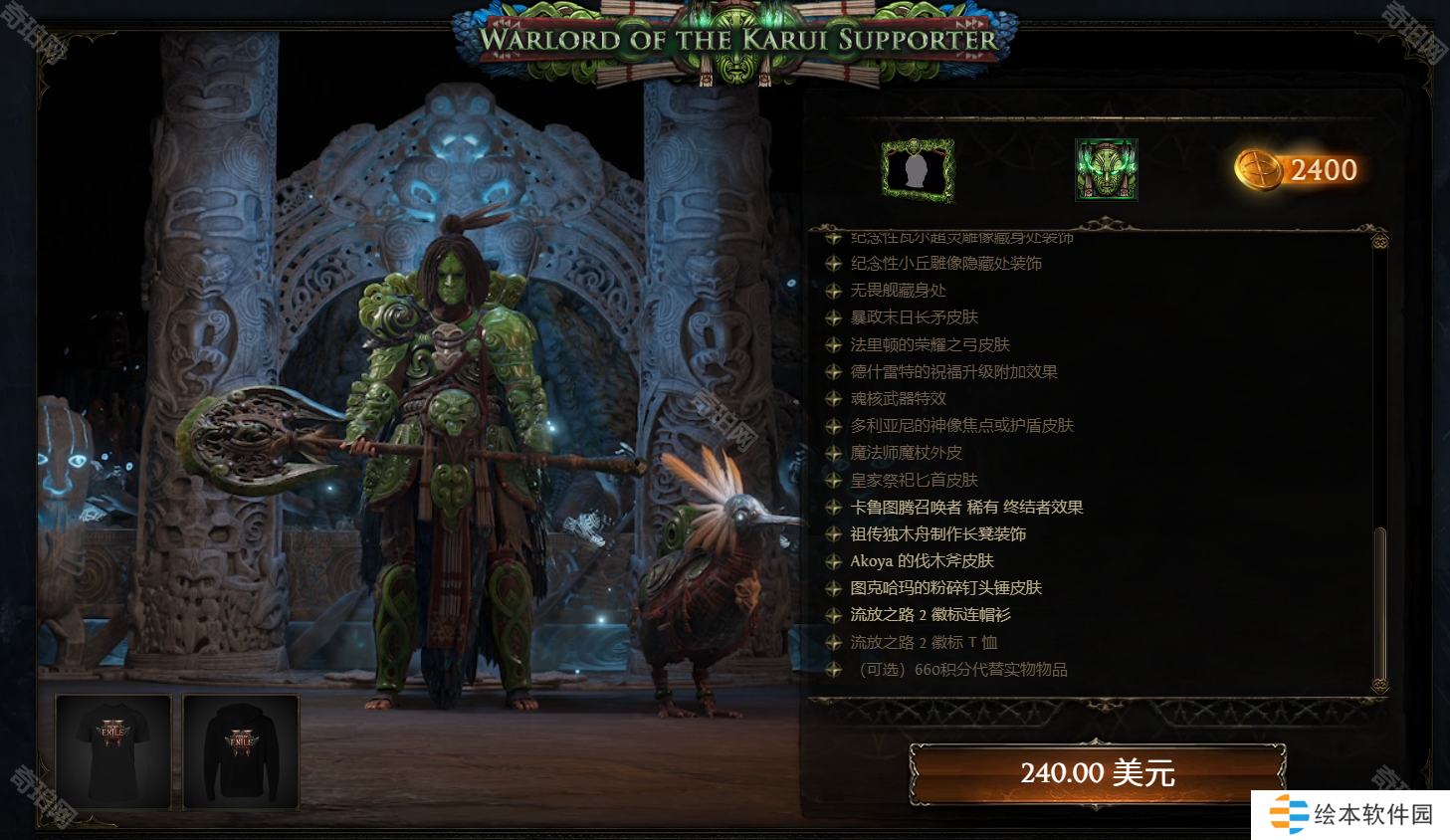1450x840 pixels.
Task: Select 德什雷特的祝福升级附加效果 in the list
Action: click(953, 372)
